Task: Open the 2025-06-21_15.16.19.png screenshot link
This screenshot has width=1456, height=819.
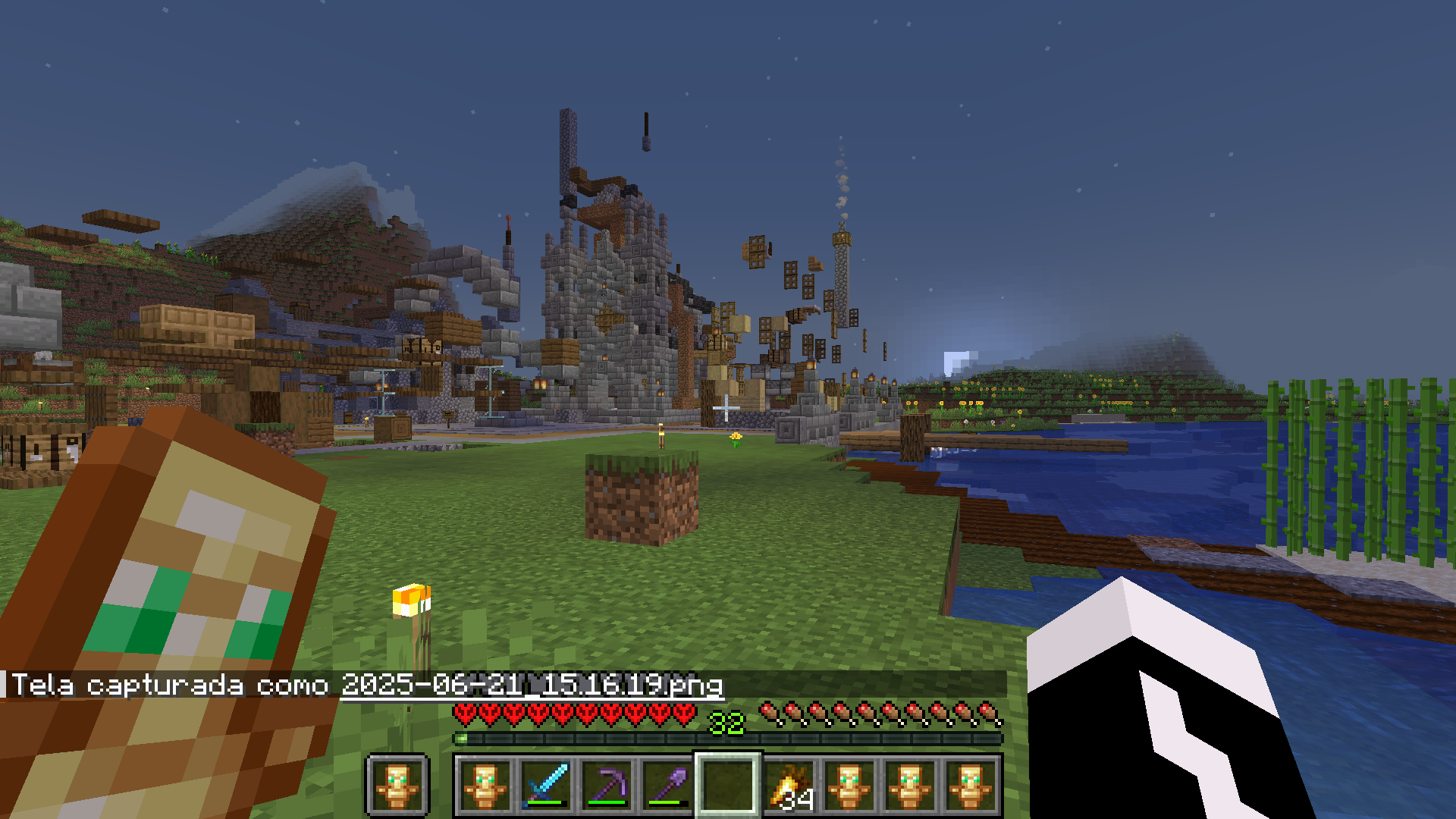Action: click(532, 685)
